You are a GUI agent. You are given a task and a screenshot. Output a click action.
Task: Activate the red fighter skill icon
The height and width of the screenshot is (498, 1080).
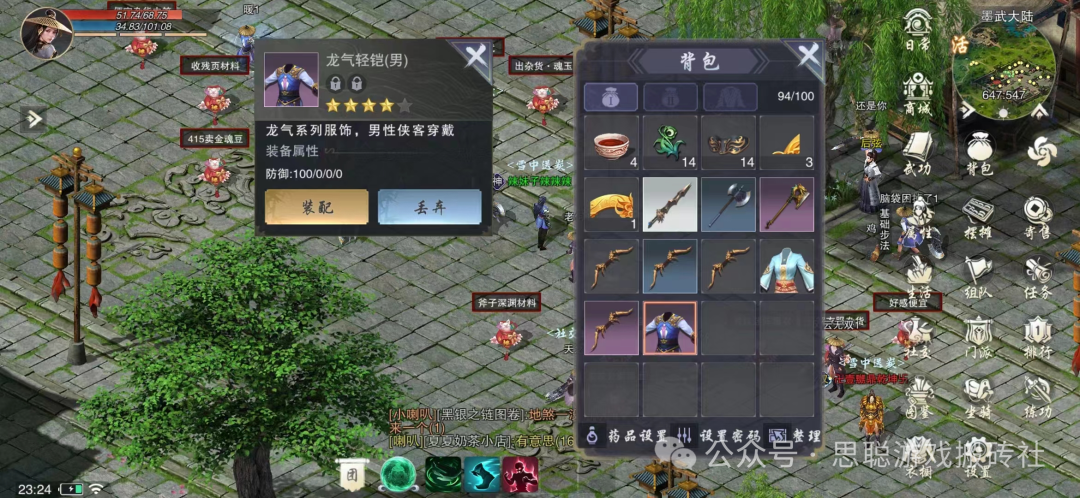[x=520, y=474]
